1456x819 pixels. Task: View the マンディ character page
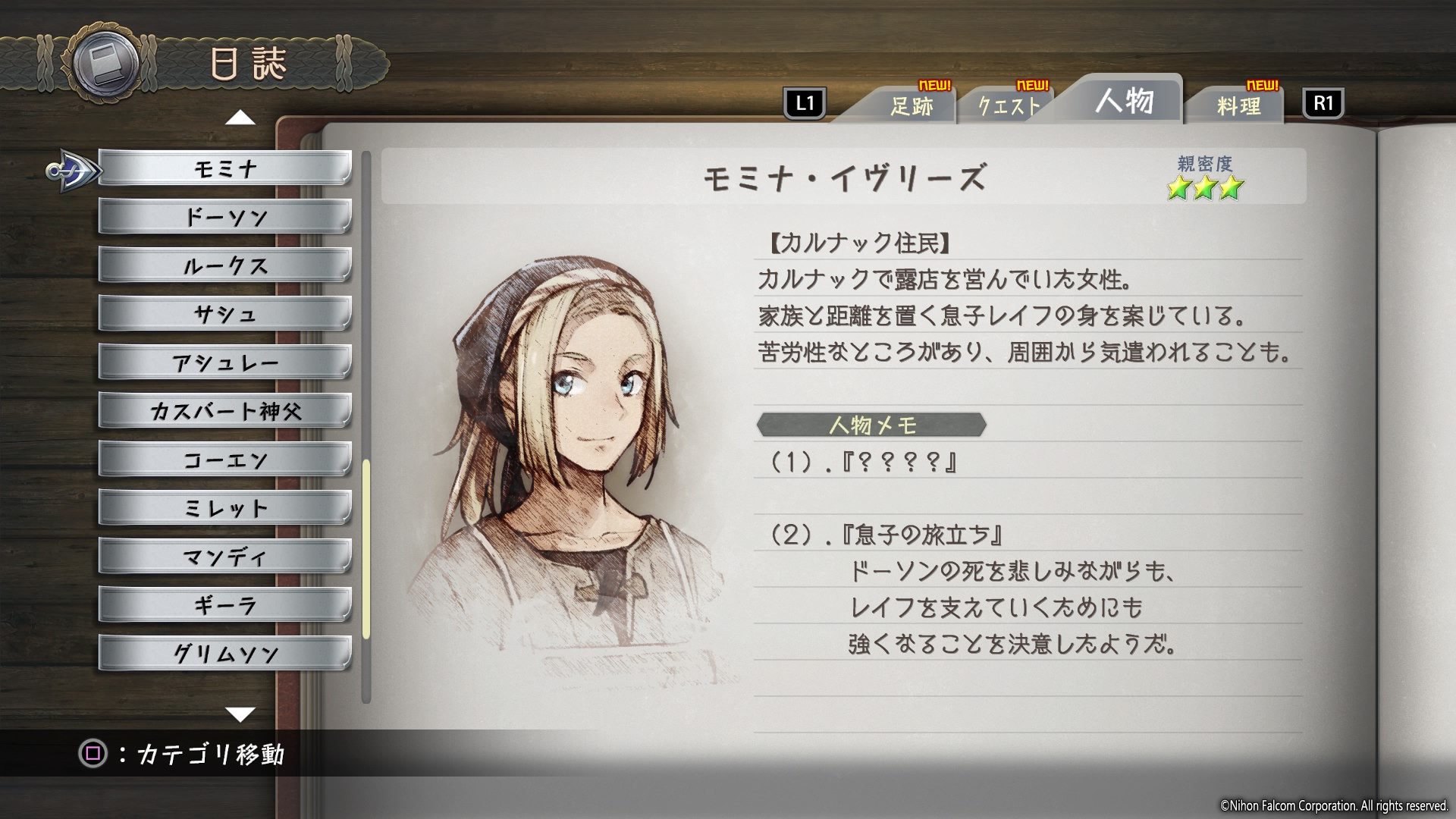(x=224, y=557)
